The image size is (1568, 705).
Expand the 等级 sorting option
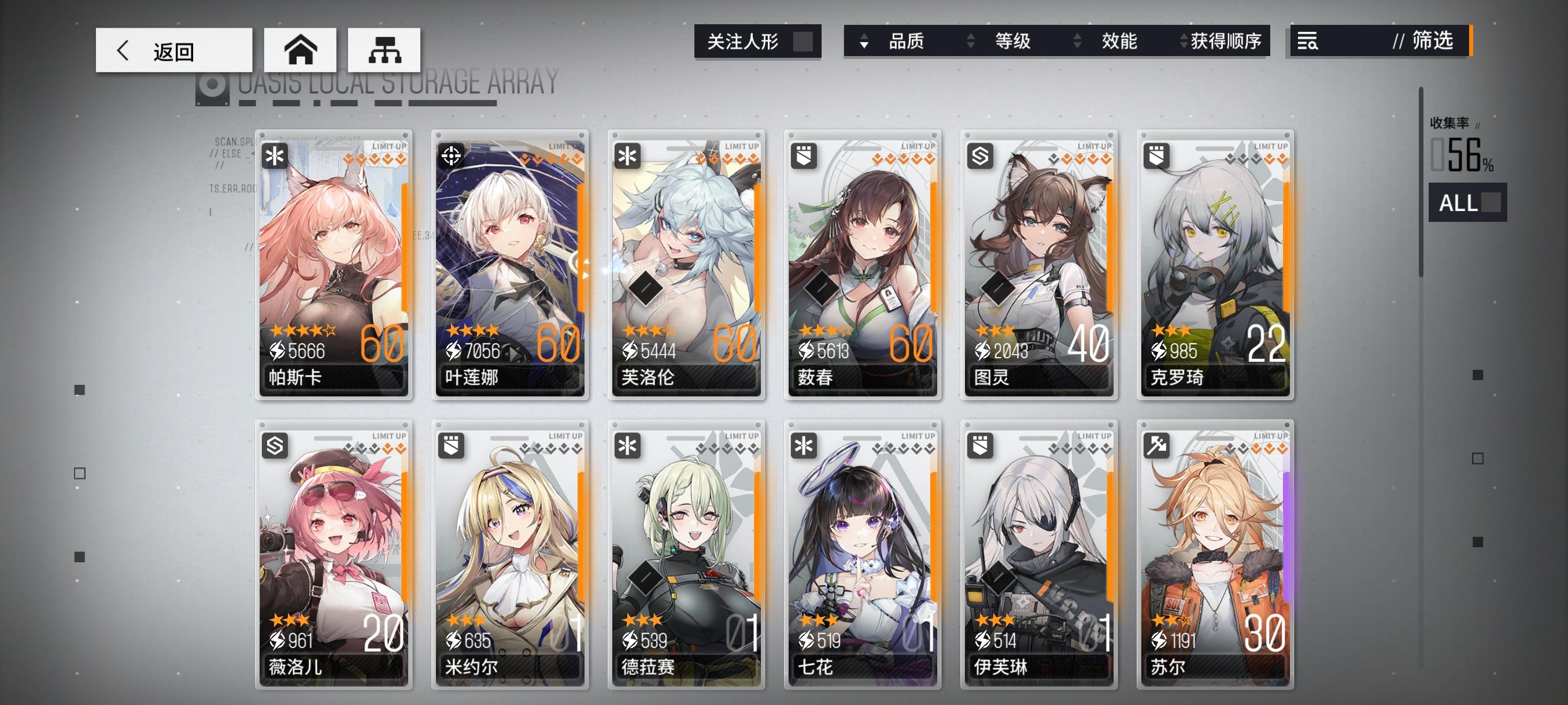coord(1012,42)
